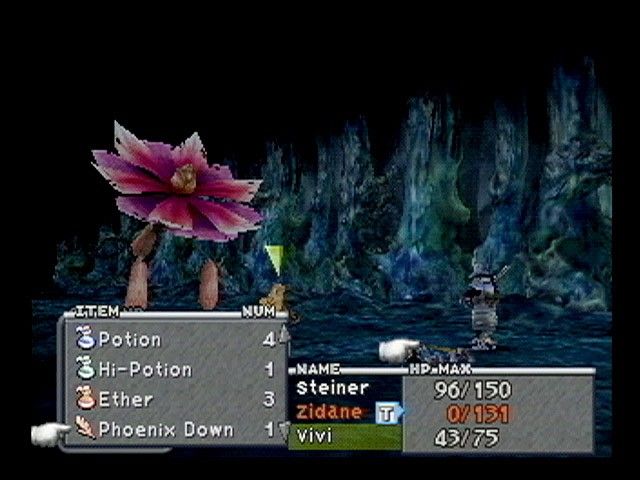Target Steiner in the party list
Viewport: 640px width, 480px height.
tap(332, 388)
